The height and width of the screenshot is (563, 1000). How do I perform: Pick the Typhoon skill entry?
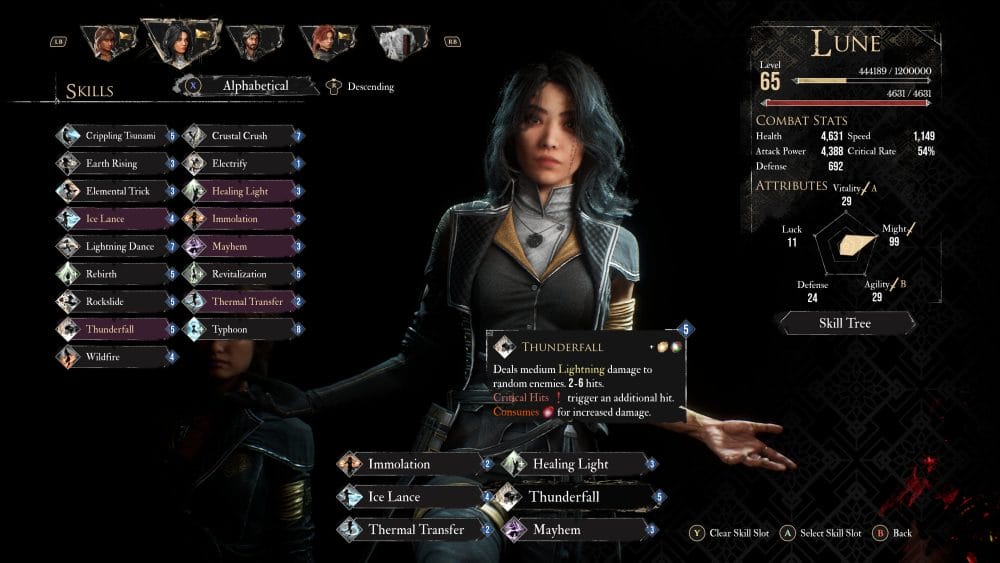point(243,329)
